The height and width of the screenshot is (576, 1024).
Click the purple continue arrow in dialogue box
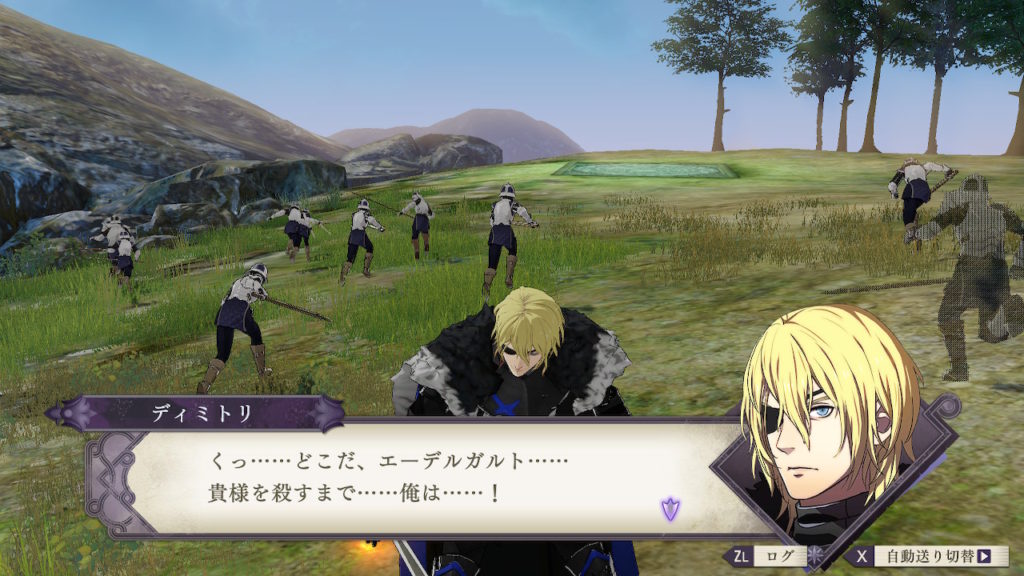pyautogui.click(x=668, y=509)
